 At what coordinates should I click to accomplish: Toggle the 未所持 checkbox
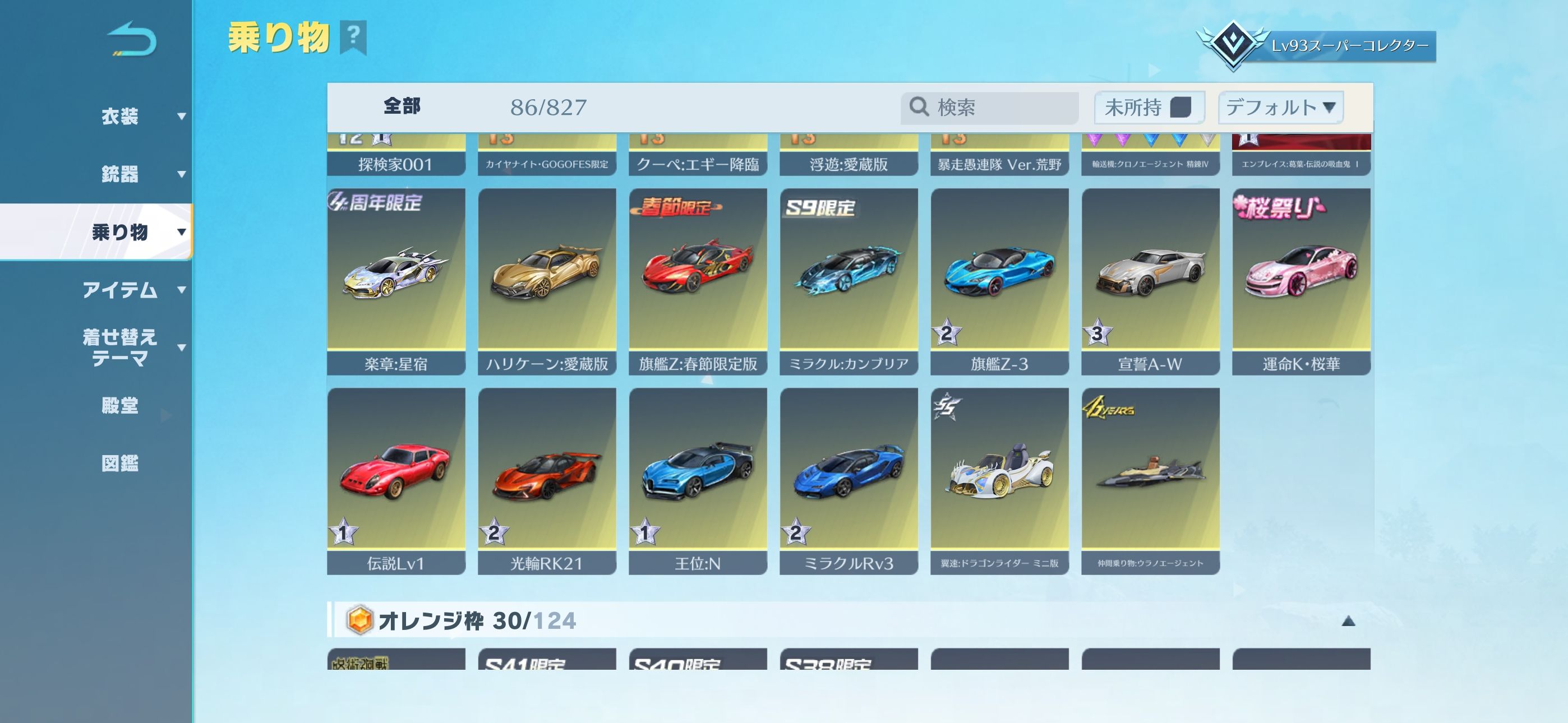point(1180,108)
